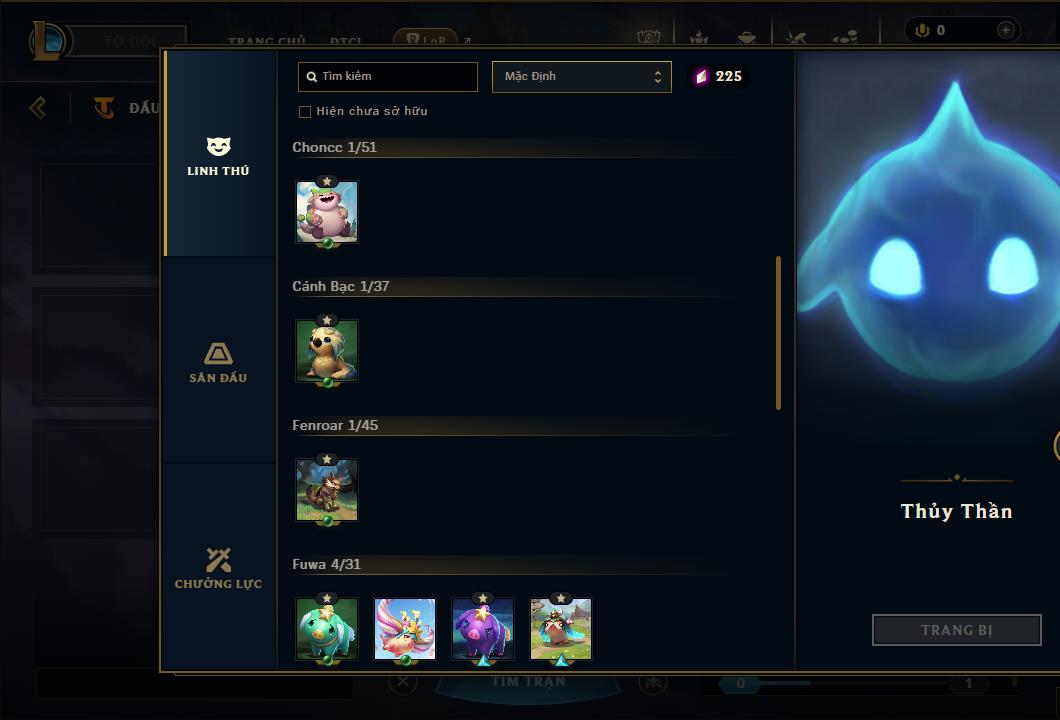The image size is (1060, 720).
Task: Choose the pink rainbow Fuwa
Action: point(405,629)
